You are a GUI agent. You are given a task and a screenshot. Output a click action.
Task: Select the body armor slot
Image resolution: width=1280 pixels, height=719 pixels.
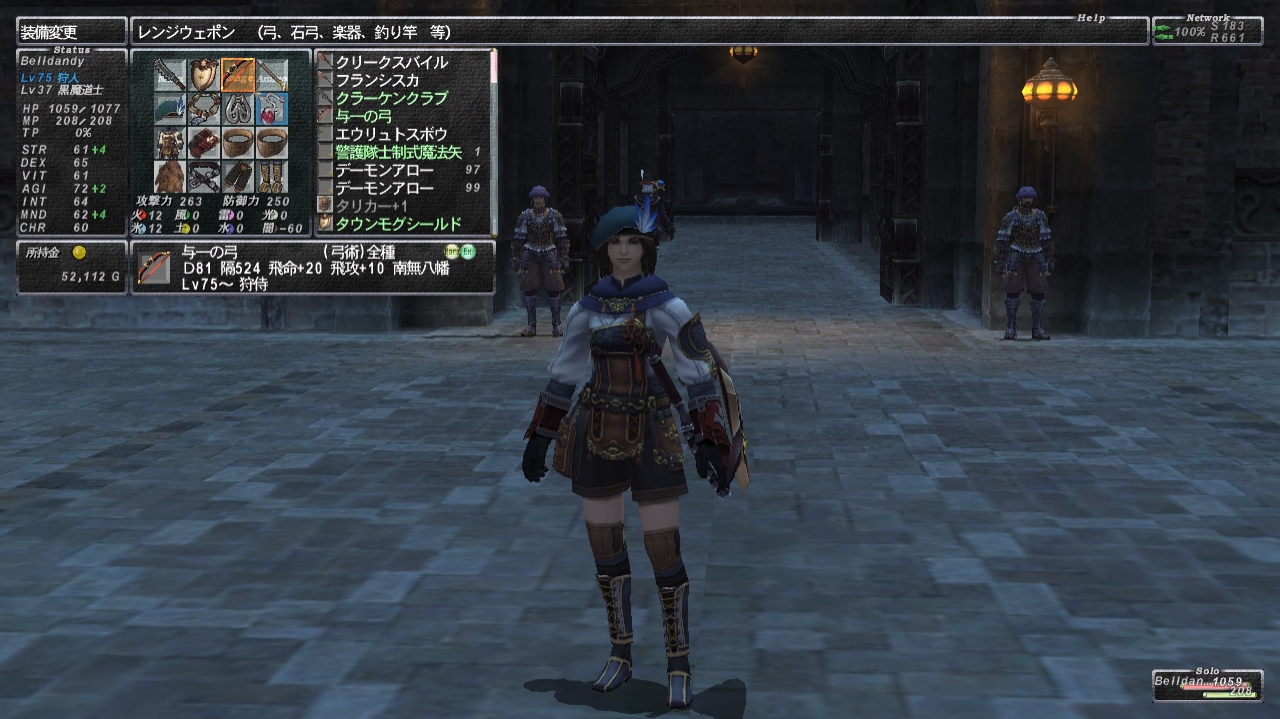(x=170, y=143)
